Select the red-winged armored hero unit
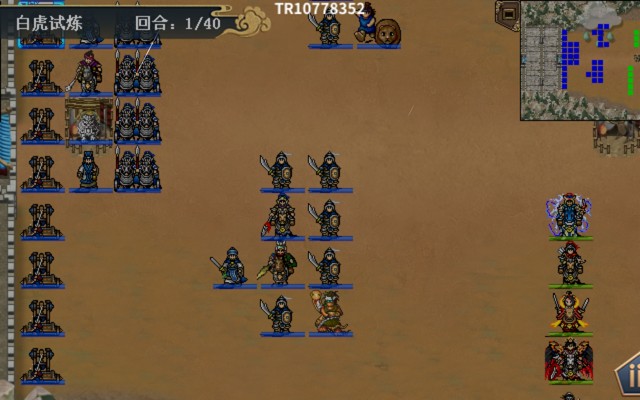This screenshot has height=400, width=640. pyautogui.click(x=568, y=360)
